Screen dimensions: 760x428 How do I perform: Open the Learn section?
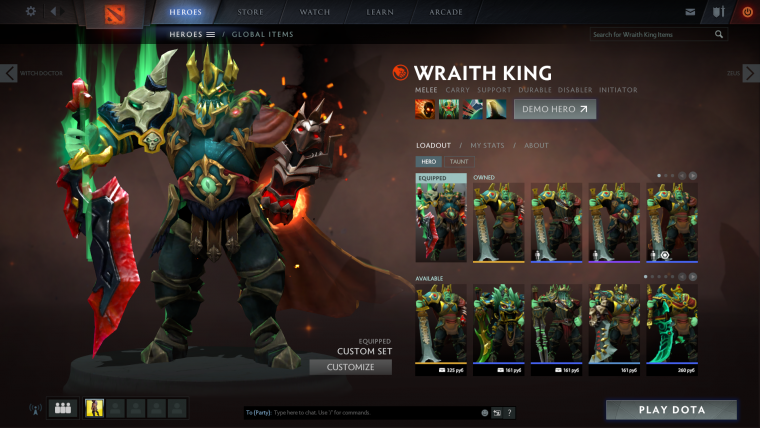[380, 12]
